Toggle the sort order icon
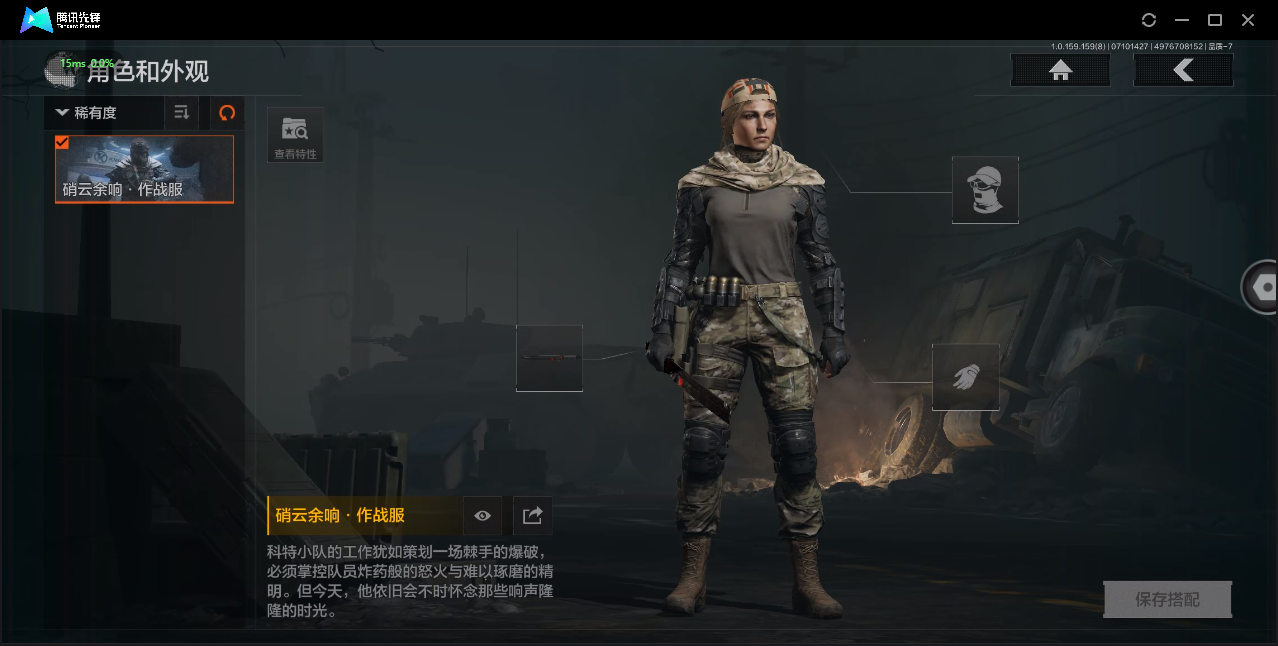This screenshot has width=1278, height=646. (x=181, y=113)
